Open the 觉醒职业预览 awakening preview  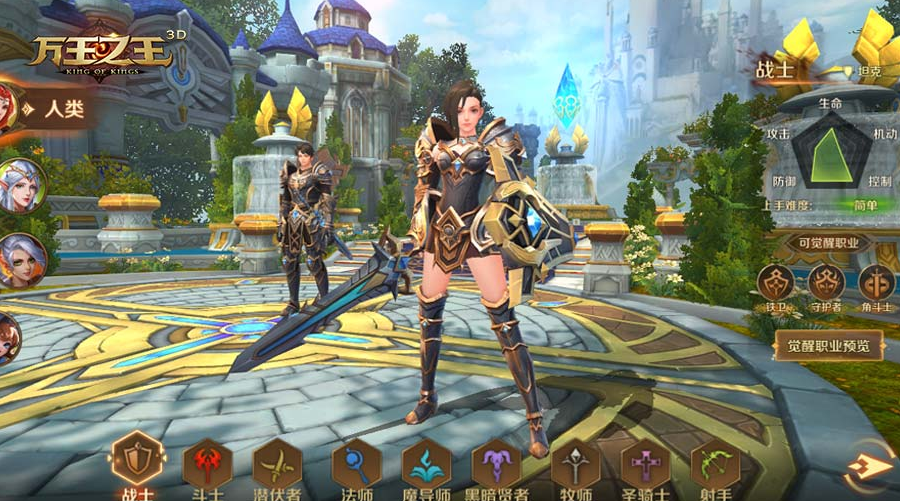click(828, 347)
